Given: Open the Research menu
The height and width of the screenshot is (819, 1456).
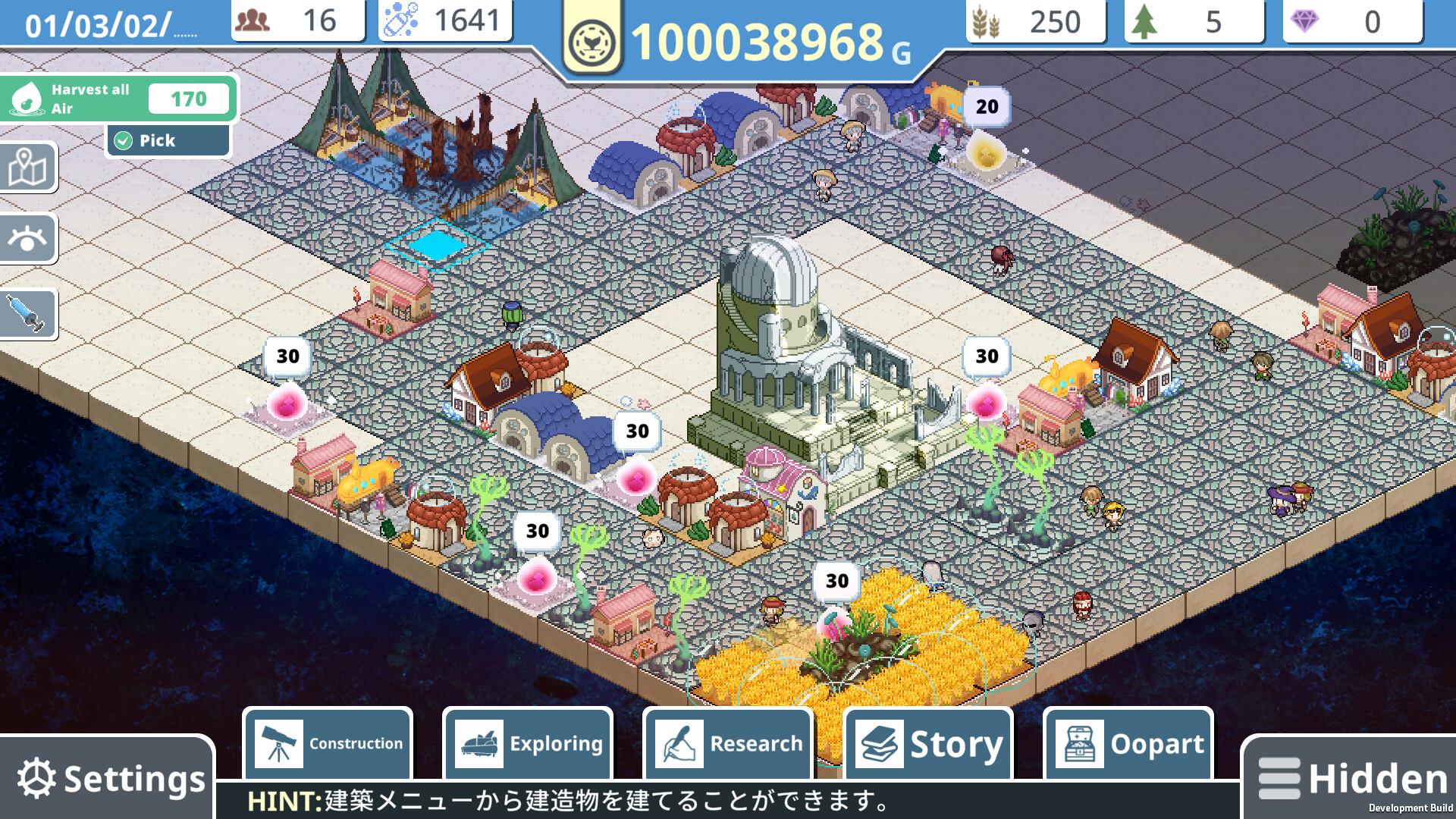Looking at the screenshot, I should click(728, 744).
